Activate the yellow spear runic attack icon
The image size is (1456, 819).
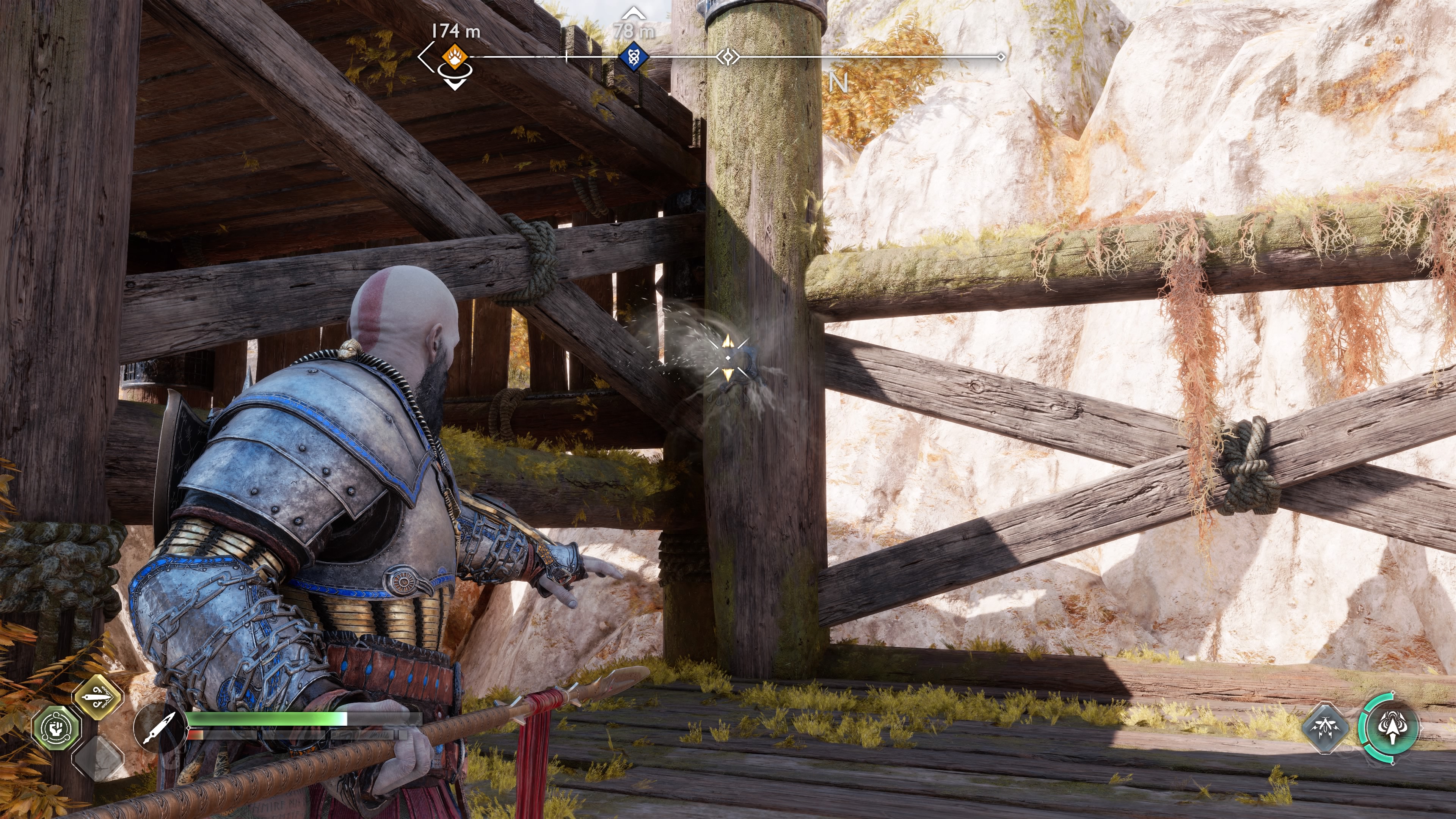click(x=98, y=697)
